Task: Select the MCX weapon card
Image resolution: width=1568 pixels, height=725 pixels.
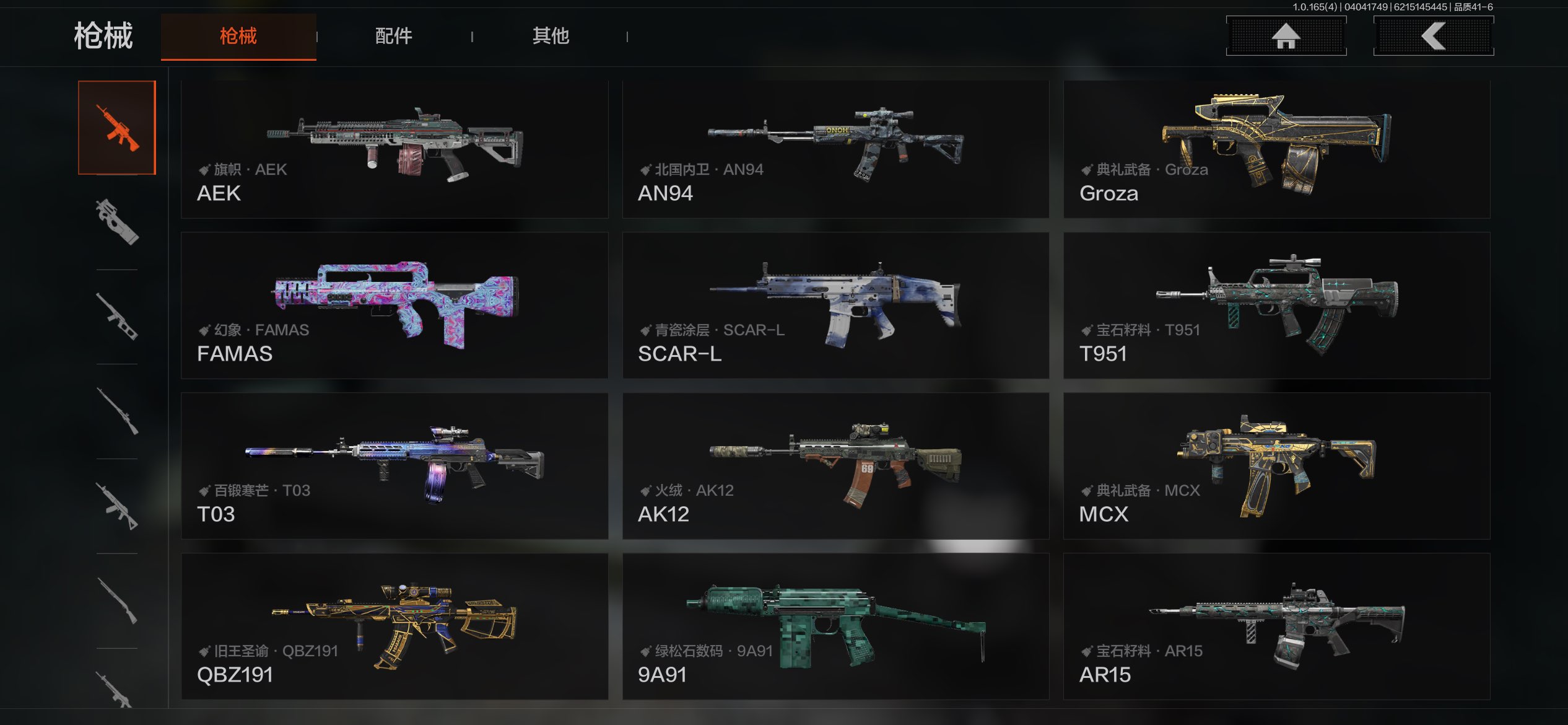Action: 1276,466
